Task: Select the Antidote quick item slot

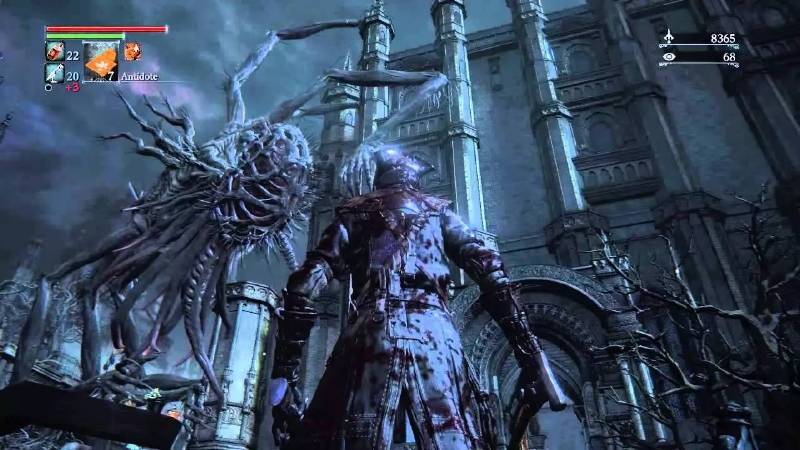Action: point(100,60)
